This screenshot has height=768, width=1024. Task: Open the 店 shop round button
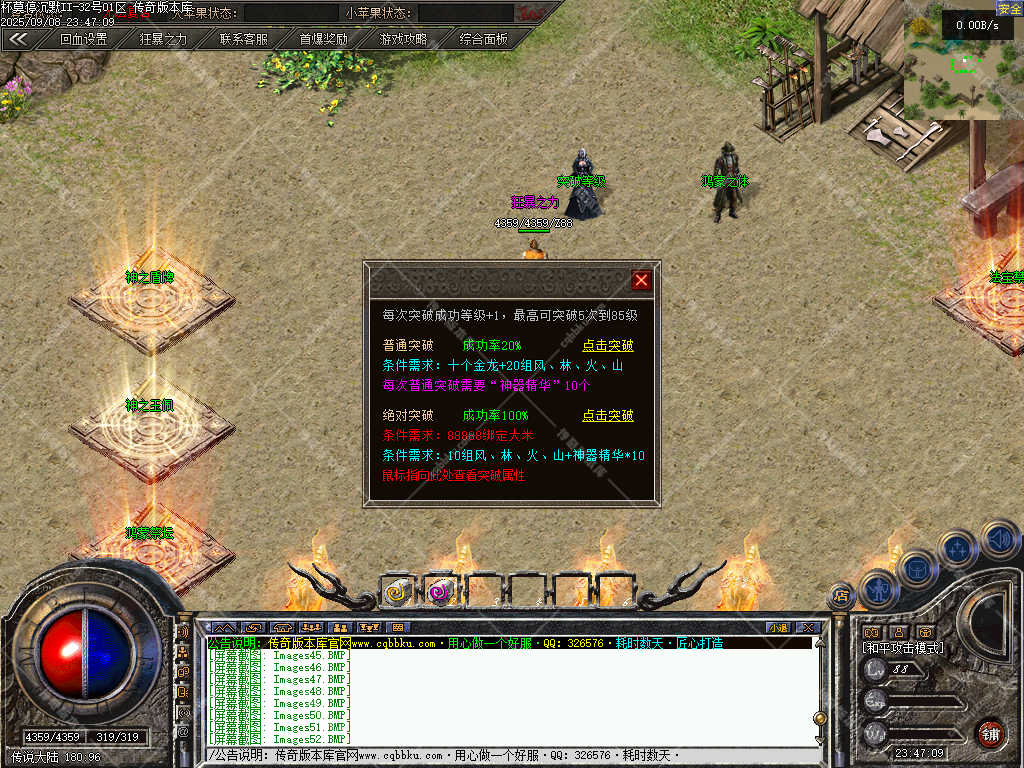coord(841,595)
